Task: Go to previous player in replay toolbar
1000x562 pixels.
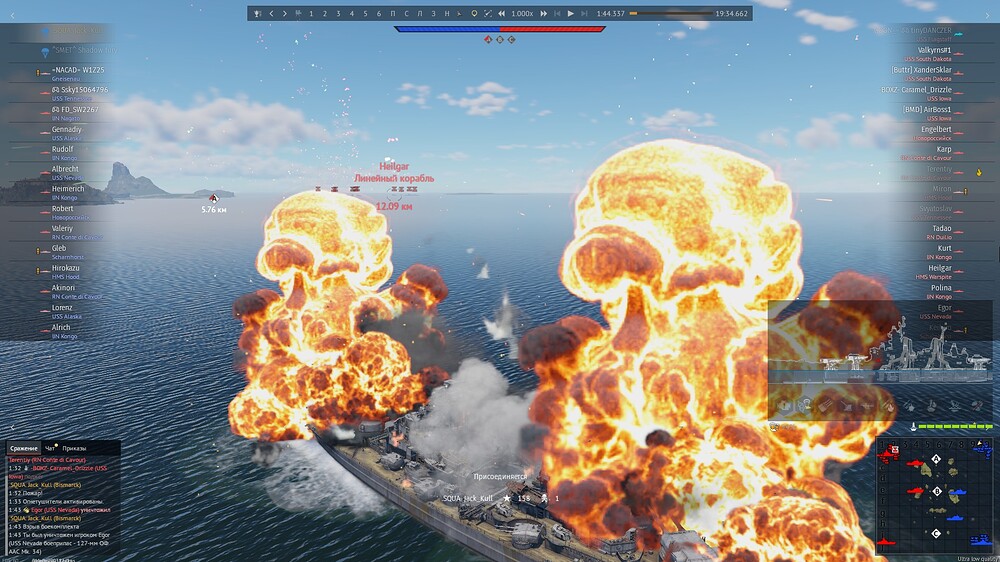Action: pos(272,14)
